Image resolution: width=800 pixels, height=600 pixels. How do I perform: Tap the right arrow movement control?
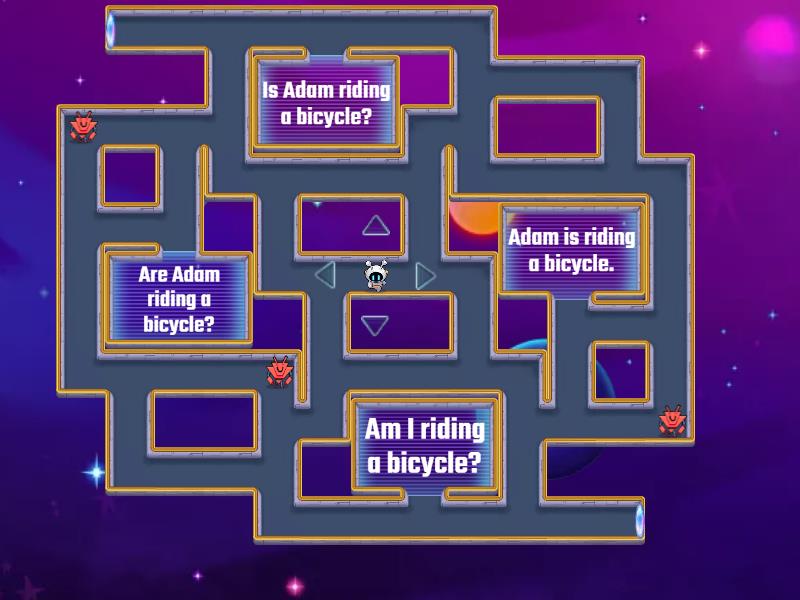[x=426, y=275]
